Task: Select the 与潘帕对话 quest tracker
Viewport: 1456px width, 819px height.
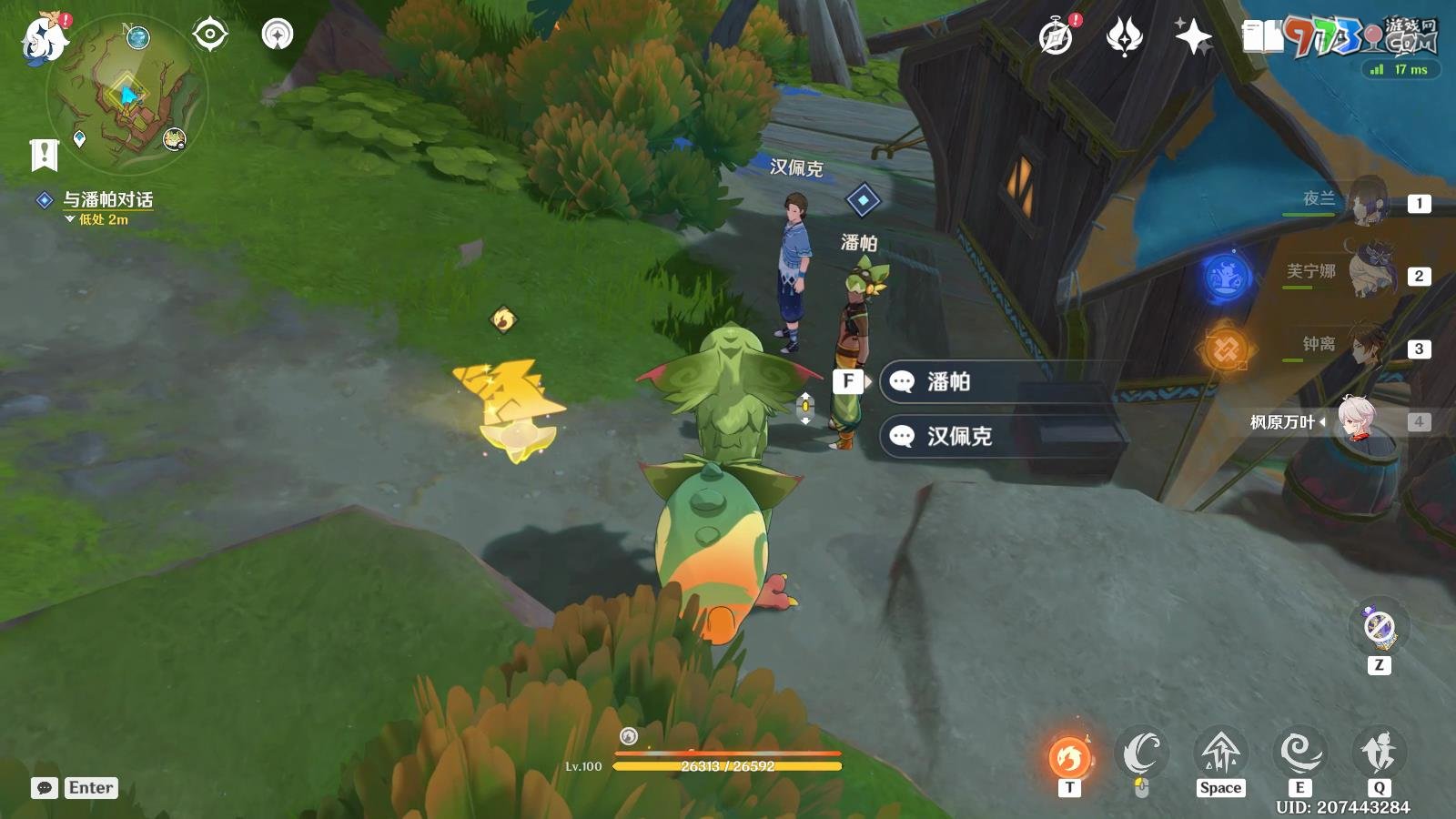Action: click(106, 200)
